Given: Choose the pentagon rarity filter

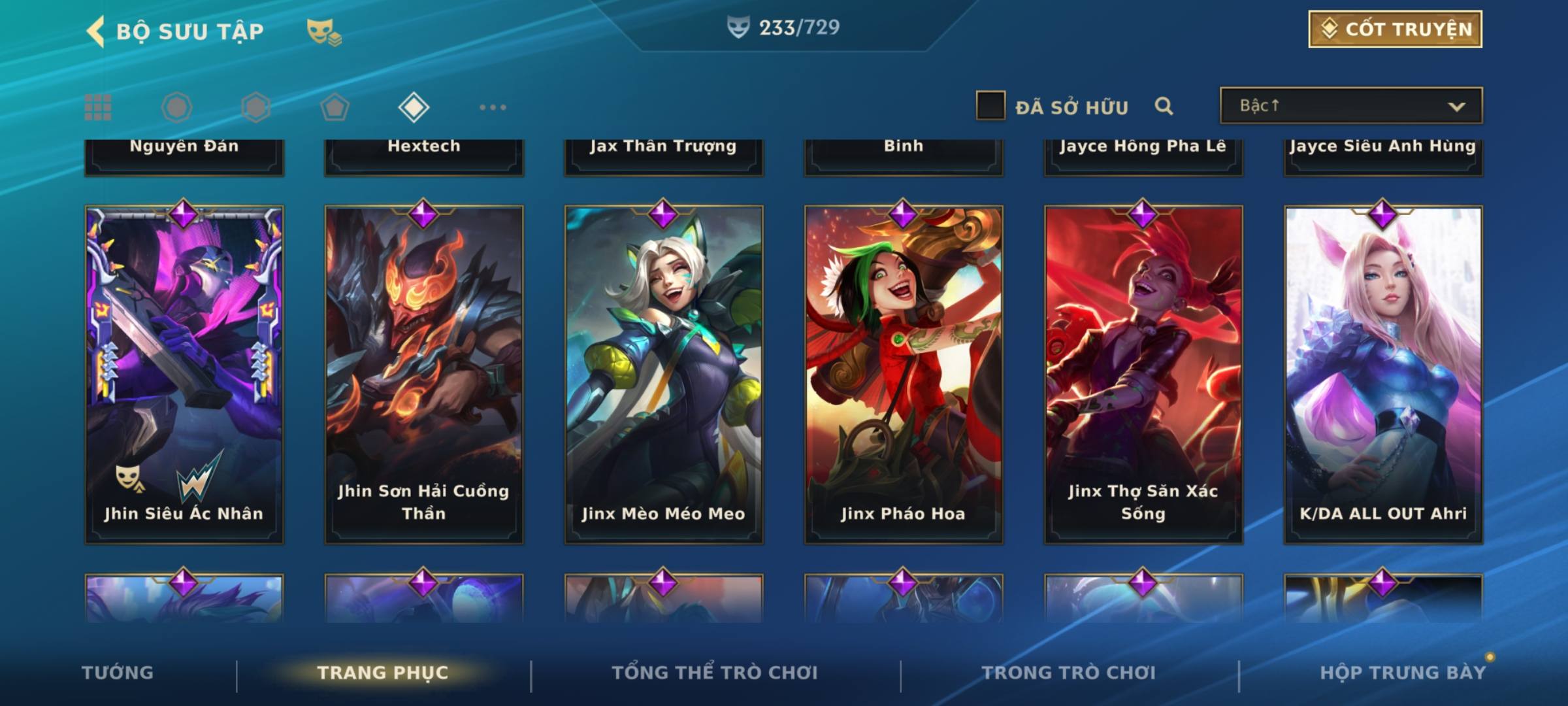Looking at the screenshot, I should (335, 107).
